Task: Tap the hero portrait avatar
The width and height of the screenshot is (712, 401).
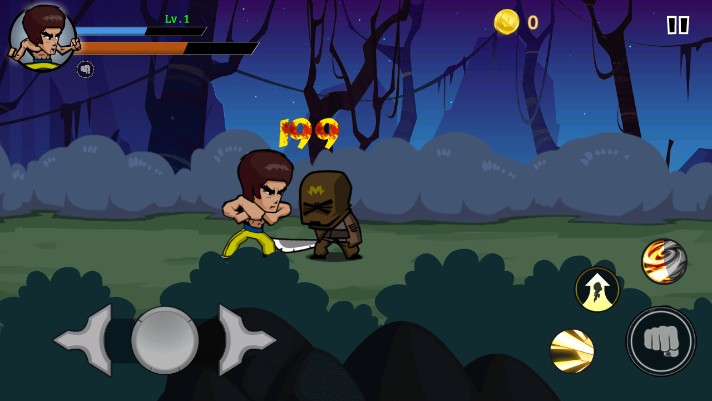Action: 41,37
